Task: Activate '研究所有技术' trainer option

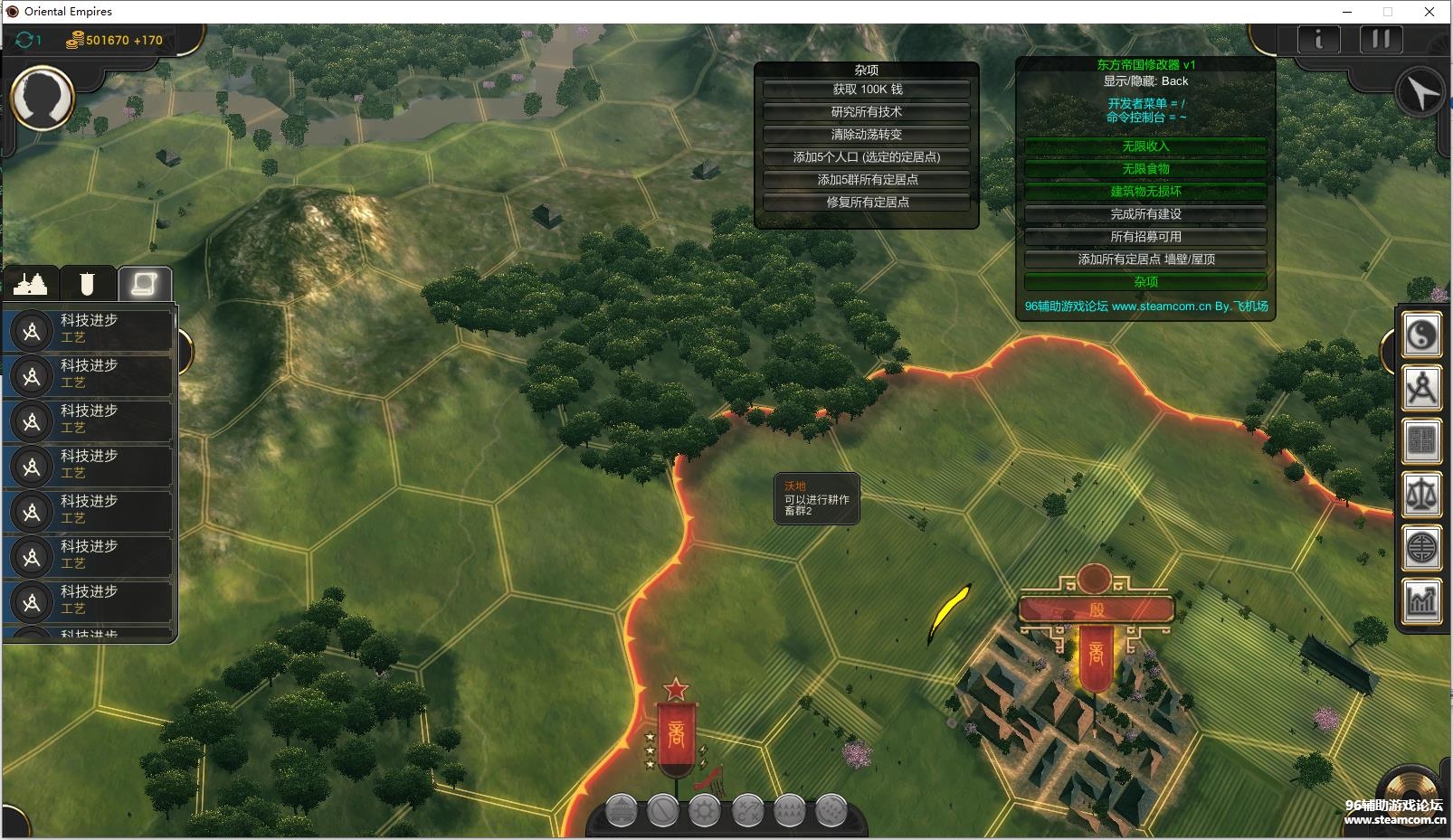Action: 867,112
